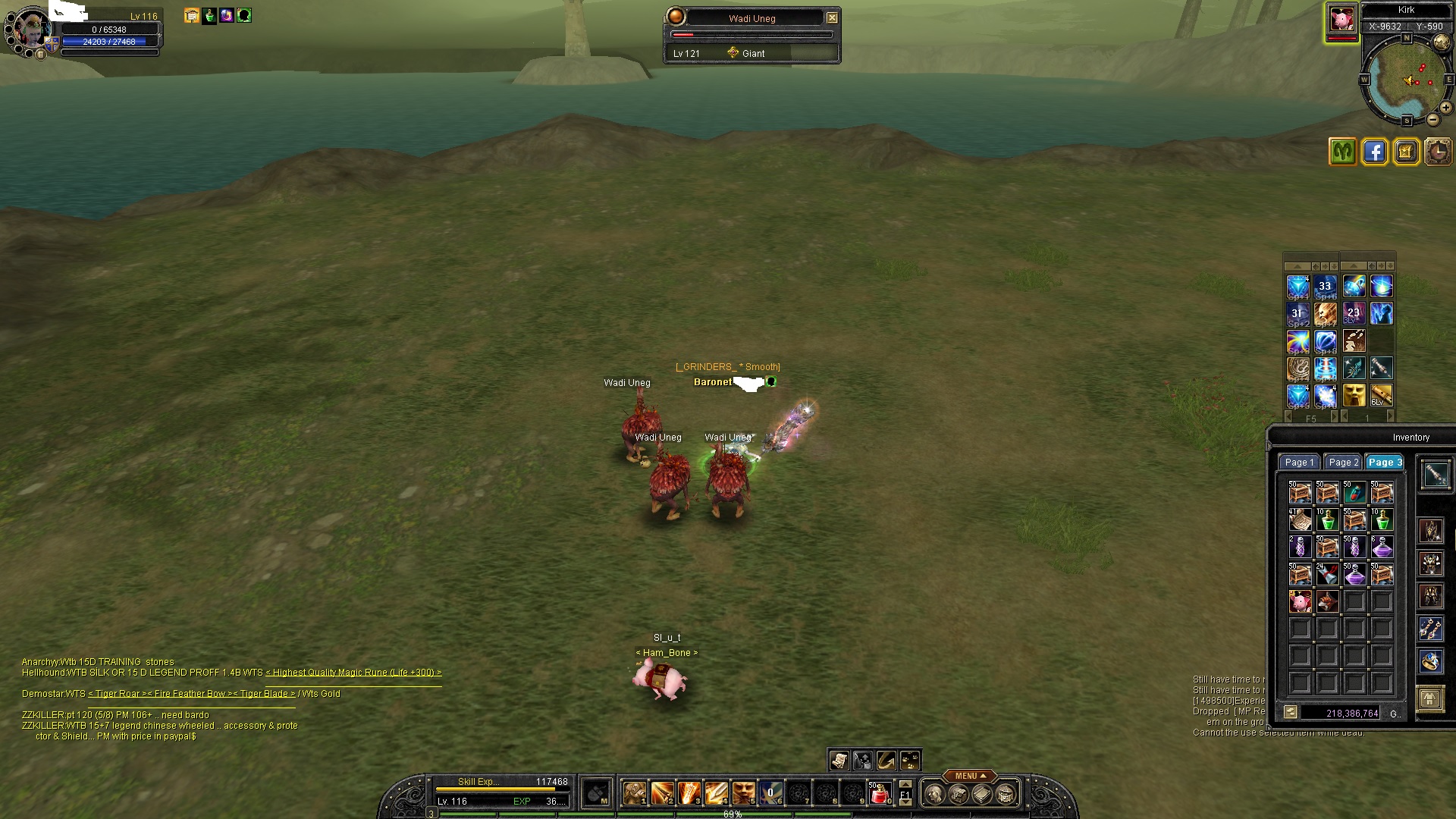This screenshot has width=1456, height=819.
Task: Select the stack of 41 scrolls
Action: point(1300,519)
